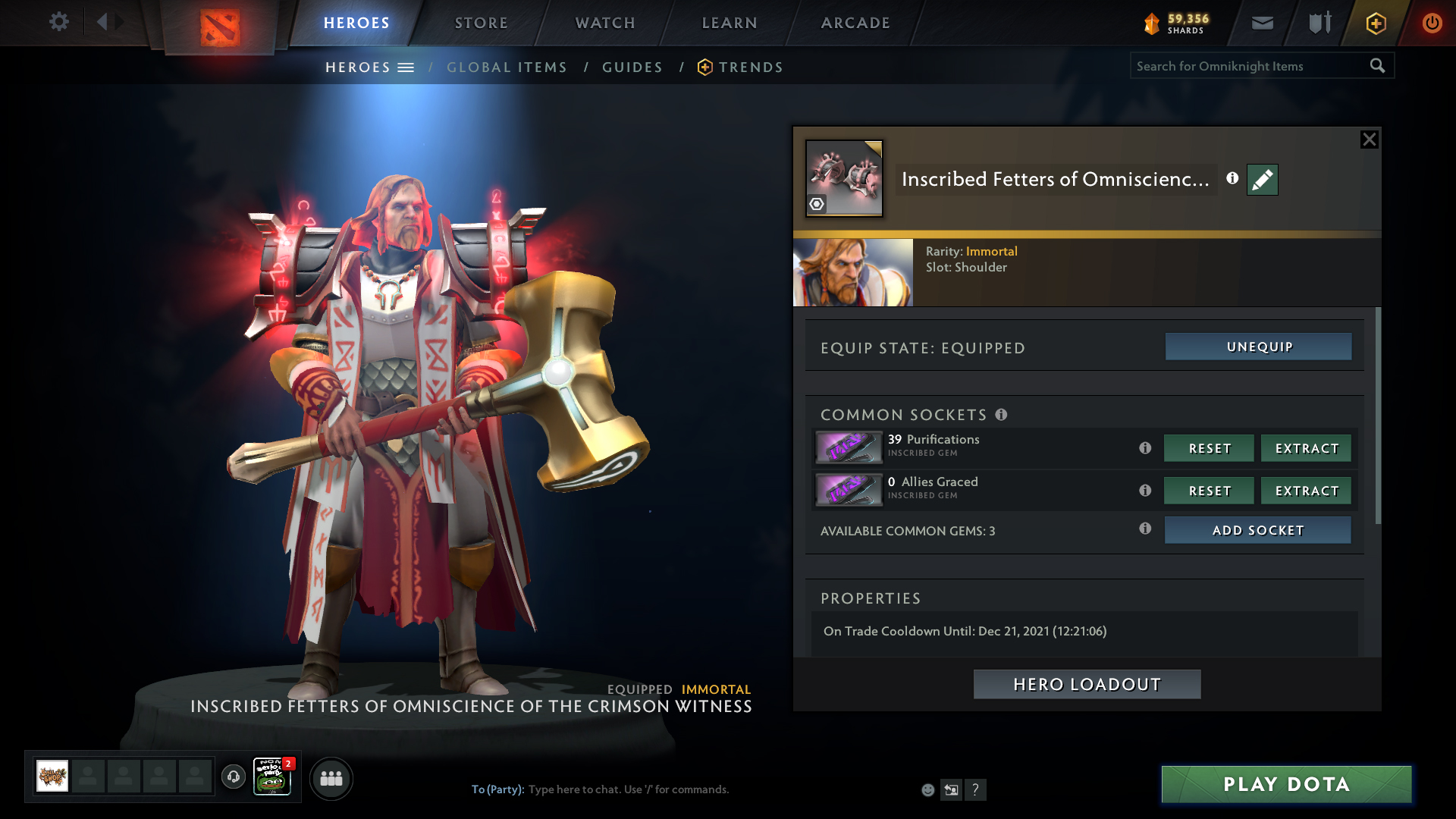
Task: View the Trends section
Action: pyautogui.click(x=751, y=67)
